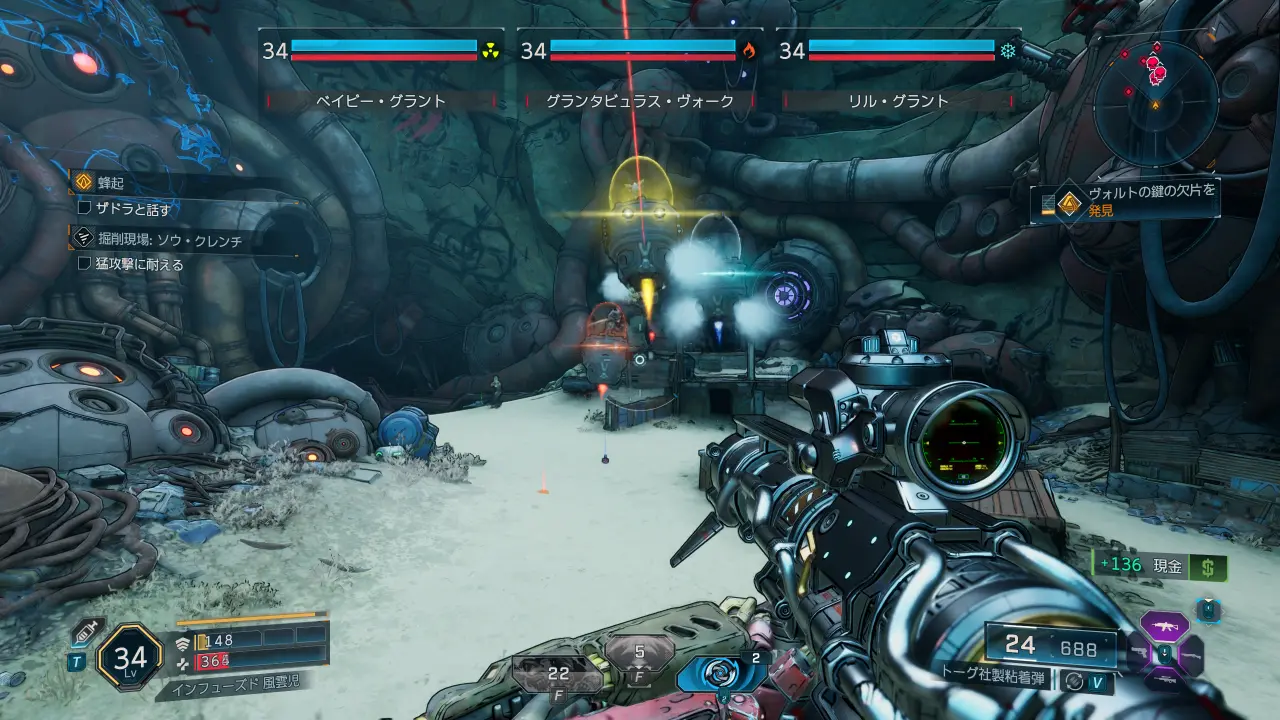Click the green dollar cash icon
Viewport: 1280px width, 720px height.
tap(1209, 567)
